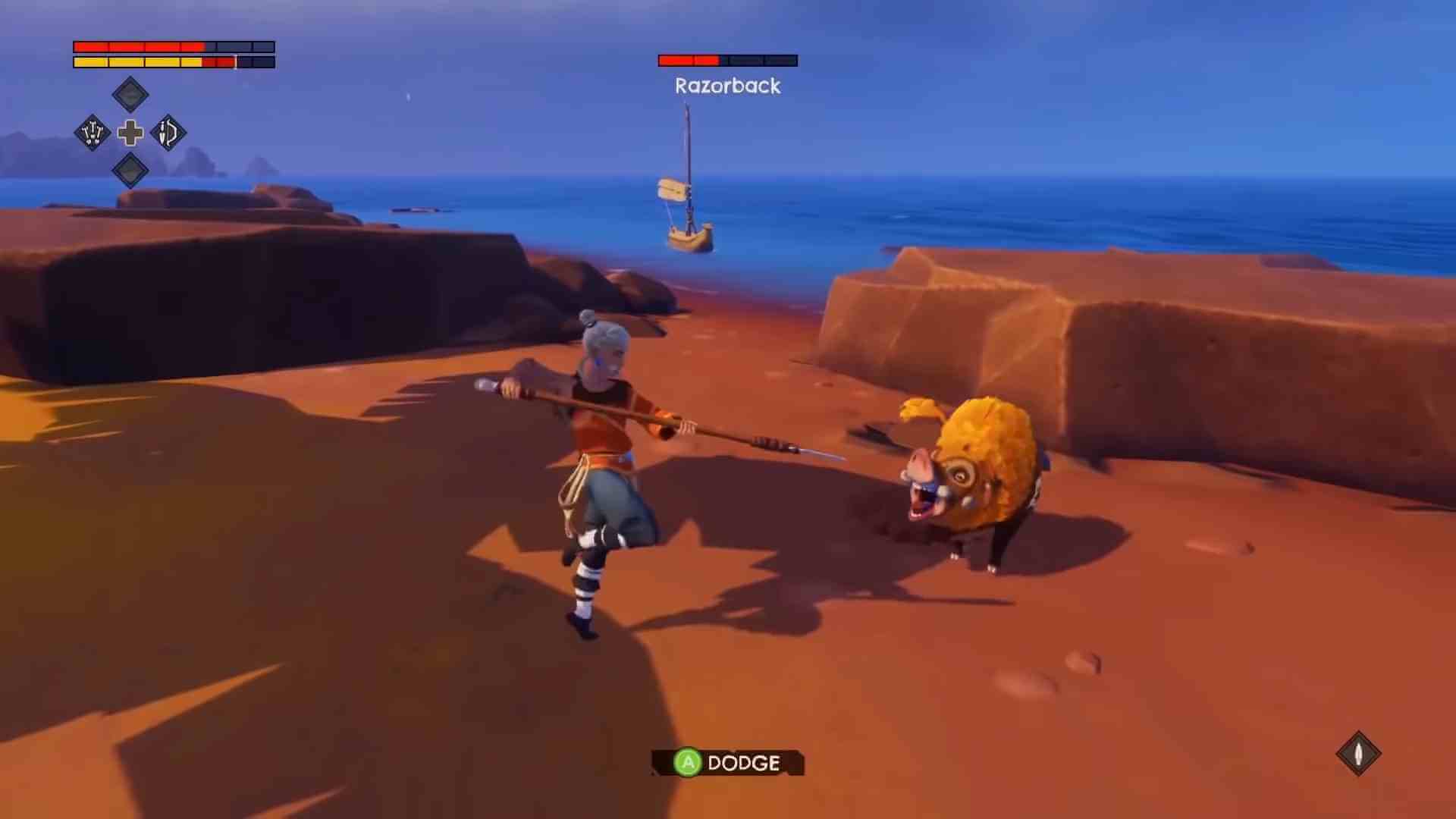Click the Razorback boss title

[x=726, y=86]
